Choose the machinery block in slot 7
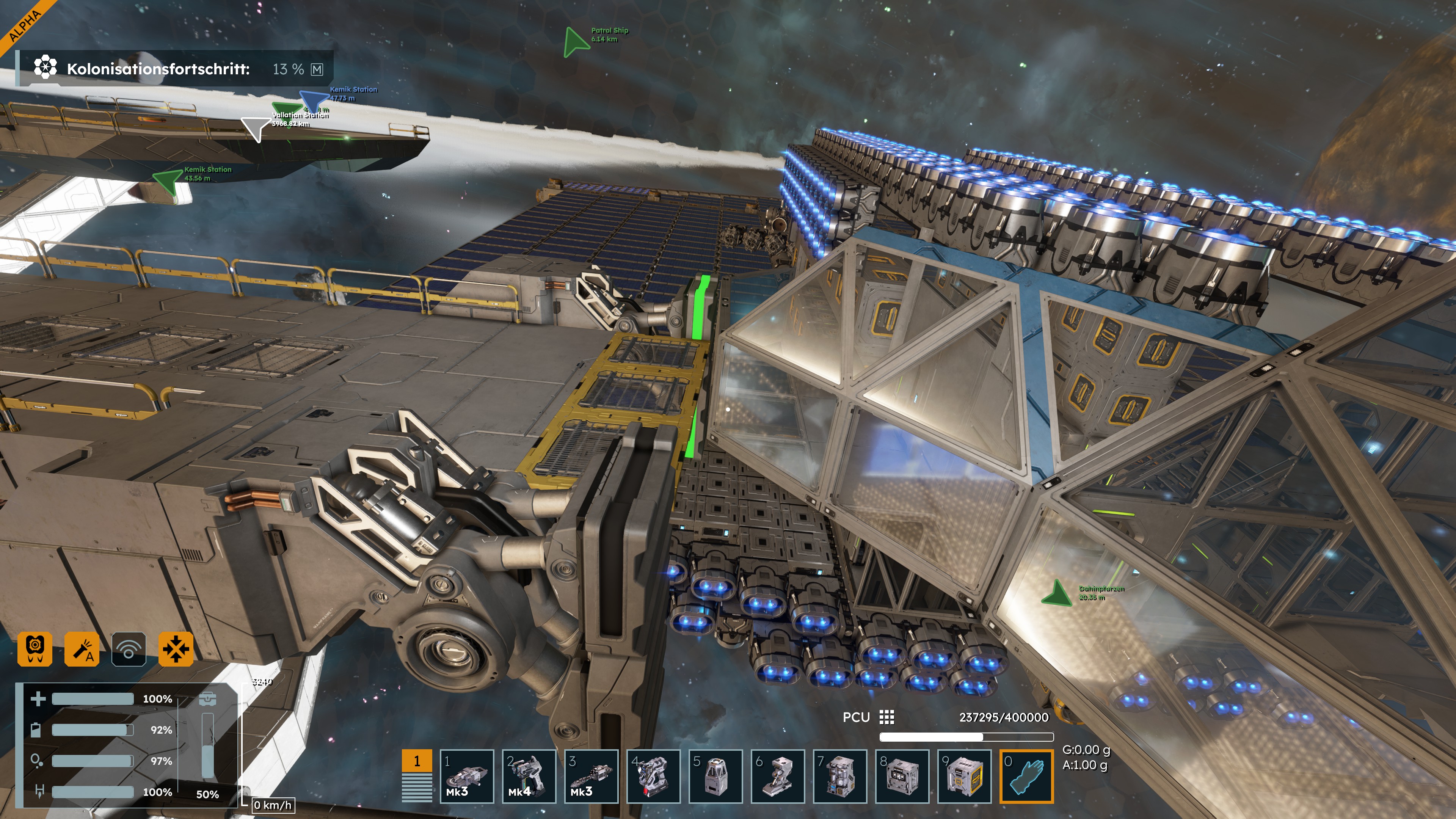 point(839,775)
